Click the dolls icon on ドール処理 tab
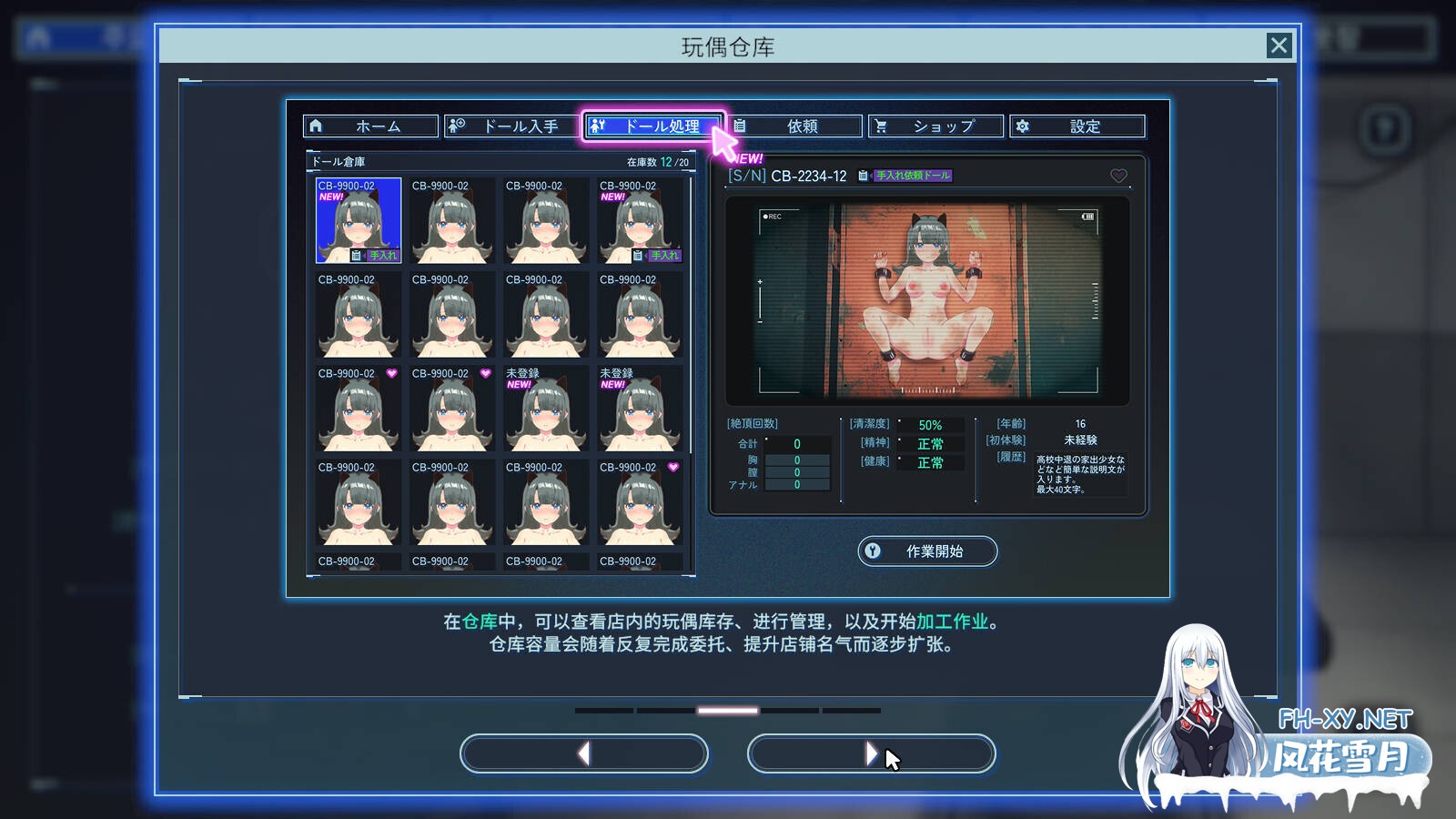The width and height of the screenshot is (1456, 819). (x=600, y=126)
